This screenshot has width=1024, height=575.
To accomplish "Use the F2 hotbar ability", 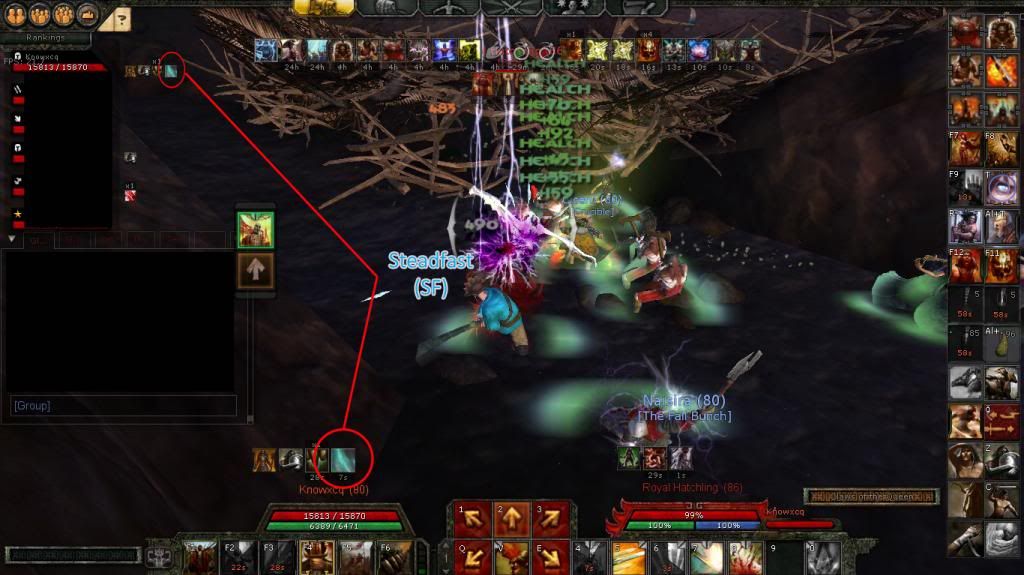I will pyautogui.click(x=238, y=556).
